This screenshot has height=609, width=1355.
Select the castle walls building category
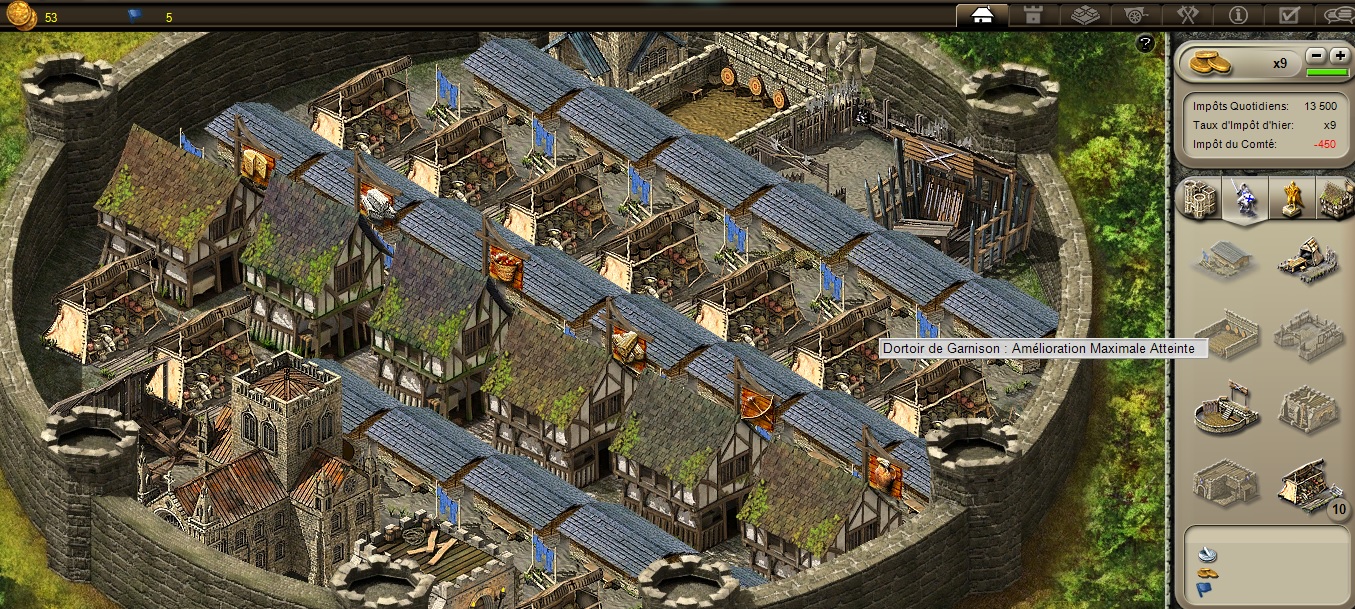pos(1198,198)
